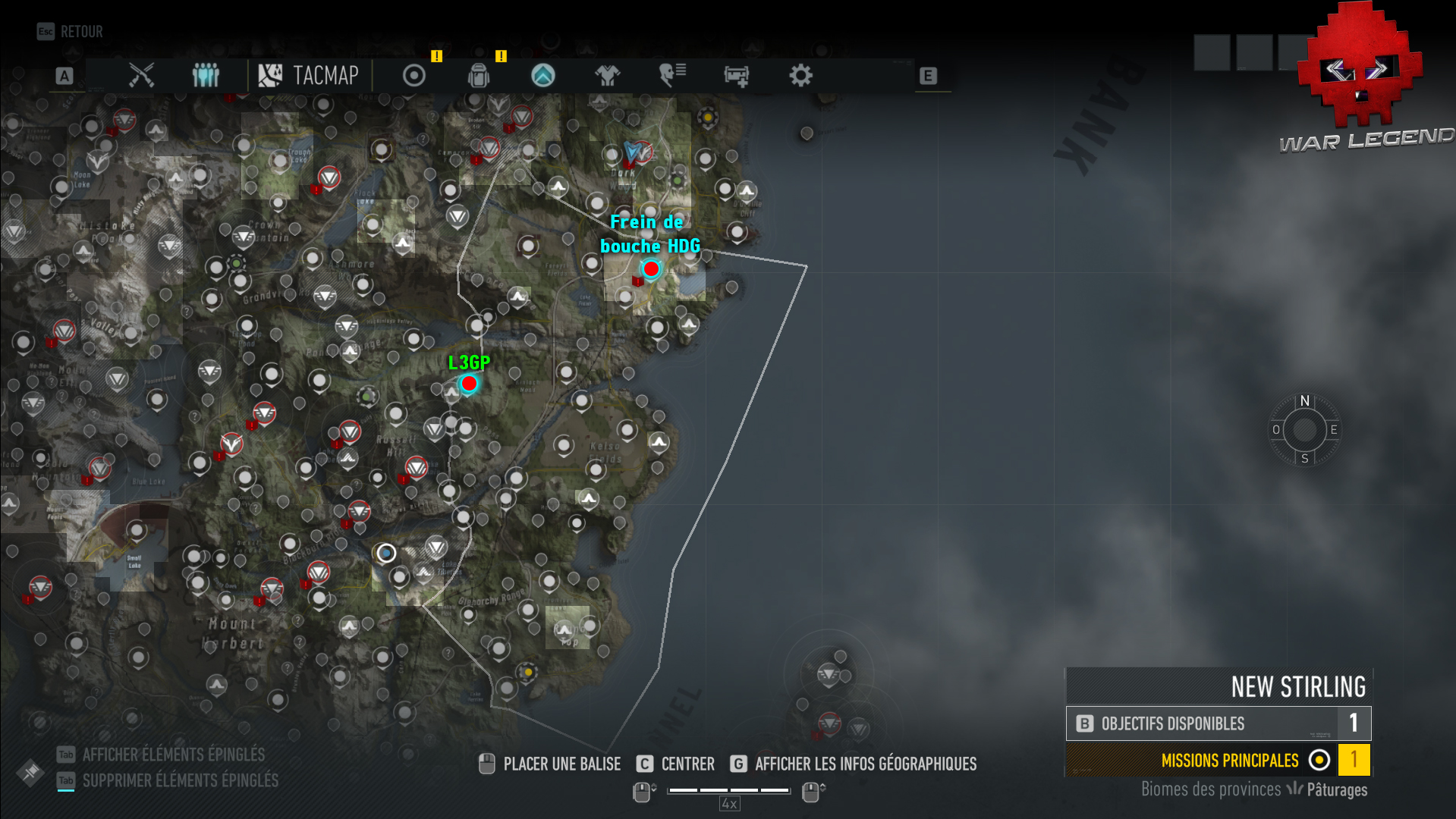Toggle Afficher éléments épinglés
The image size is (1456, 819).
pos(173,755)
